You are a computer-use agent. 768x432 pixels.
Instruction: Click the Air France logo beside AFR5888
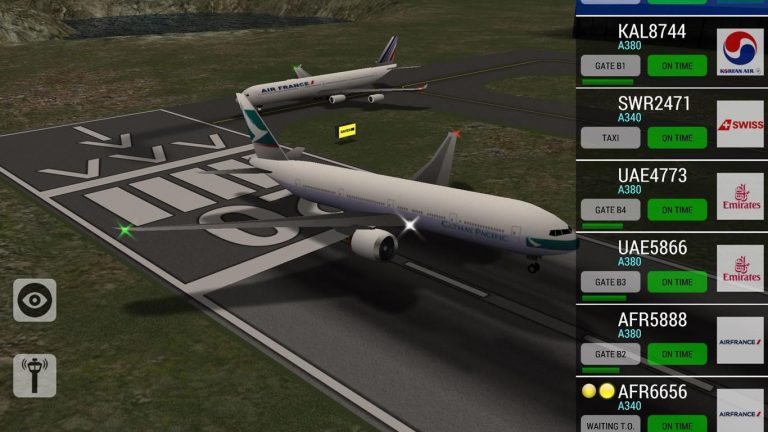point(740,340)
